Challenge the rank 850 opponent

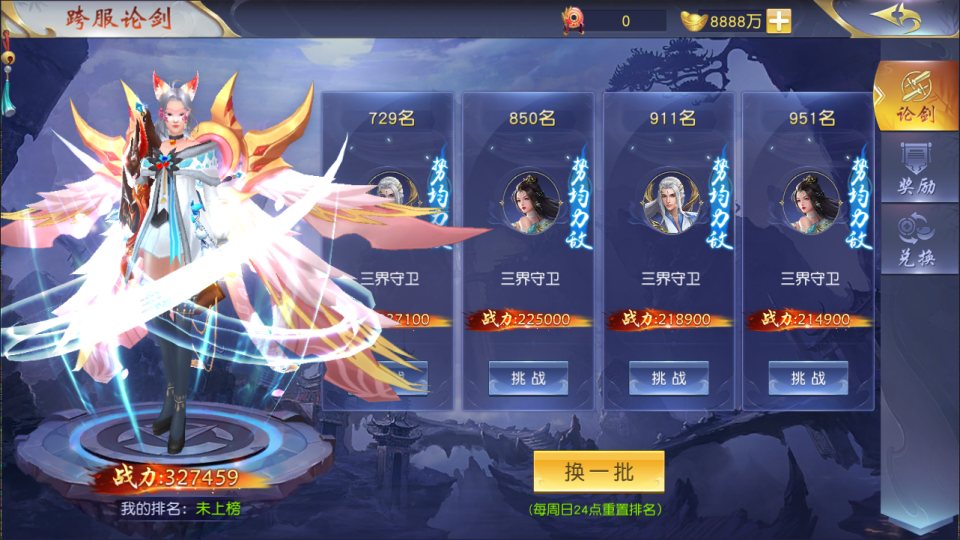528,378
